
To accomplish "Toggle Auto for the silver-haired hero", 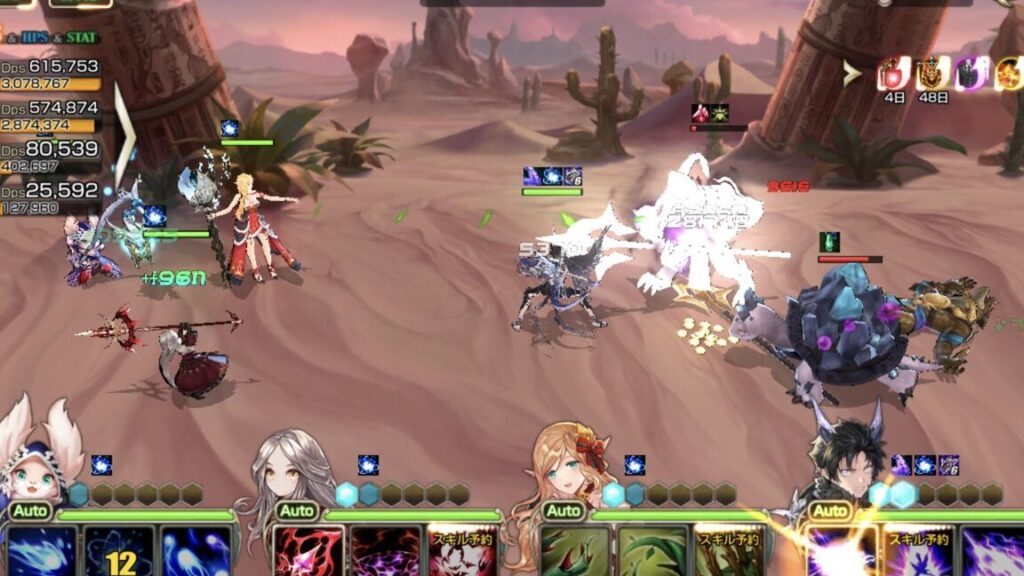I will tap(296, 511).
